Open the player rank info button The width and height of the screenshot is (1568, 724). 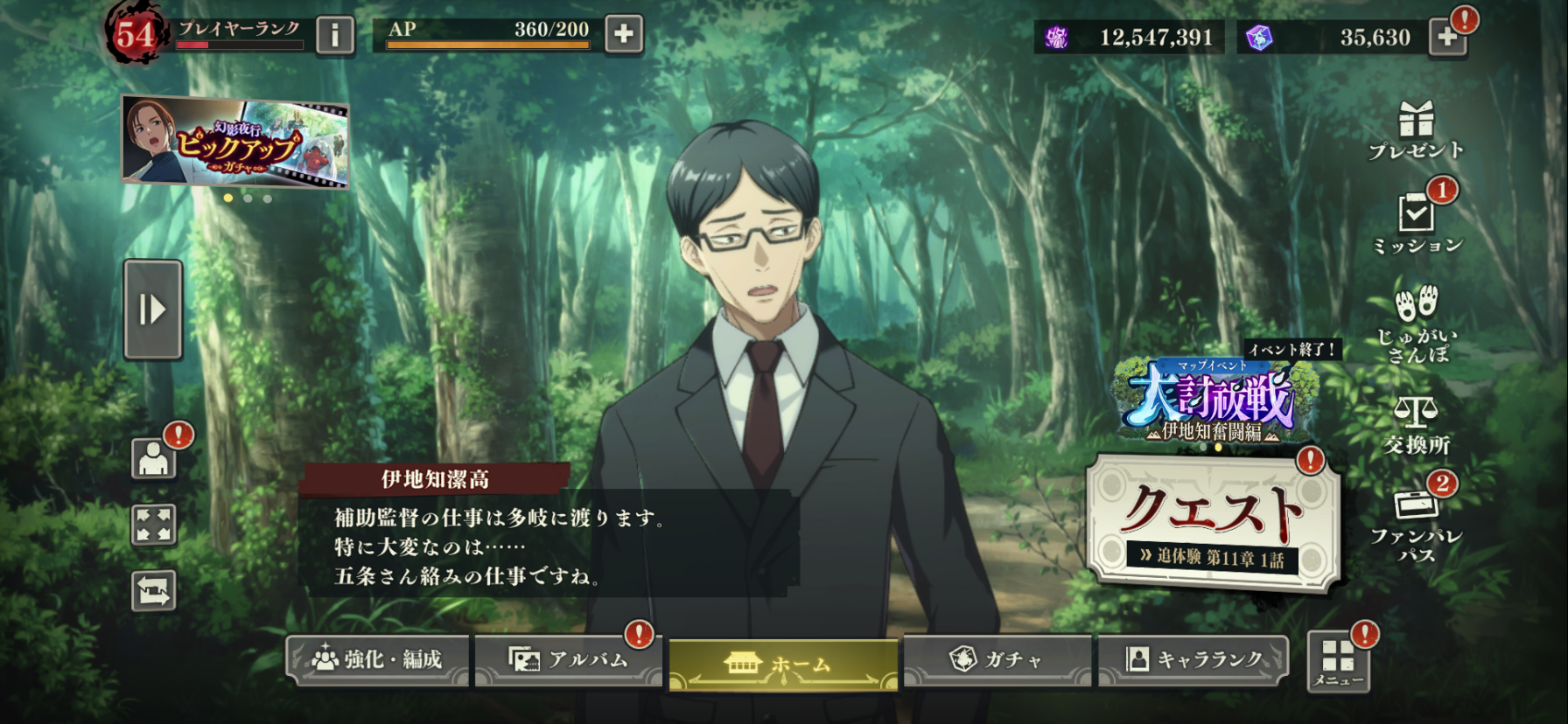(x=335, y=35)
